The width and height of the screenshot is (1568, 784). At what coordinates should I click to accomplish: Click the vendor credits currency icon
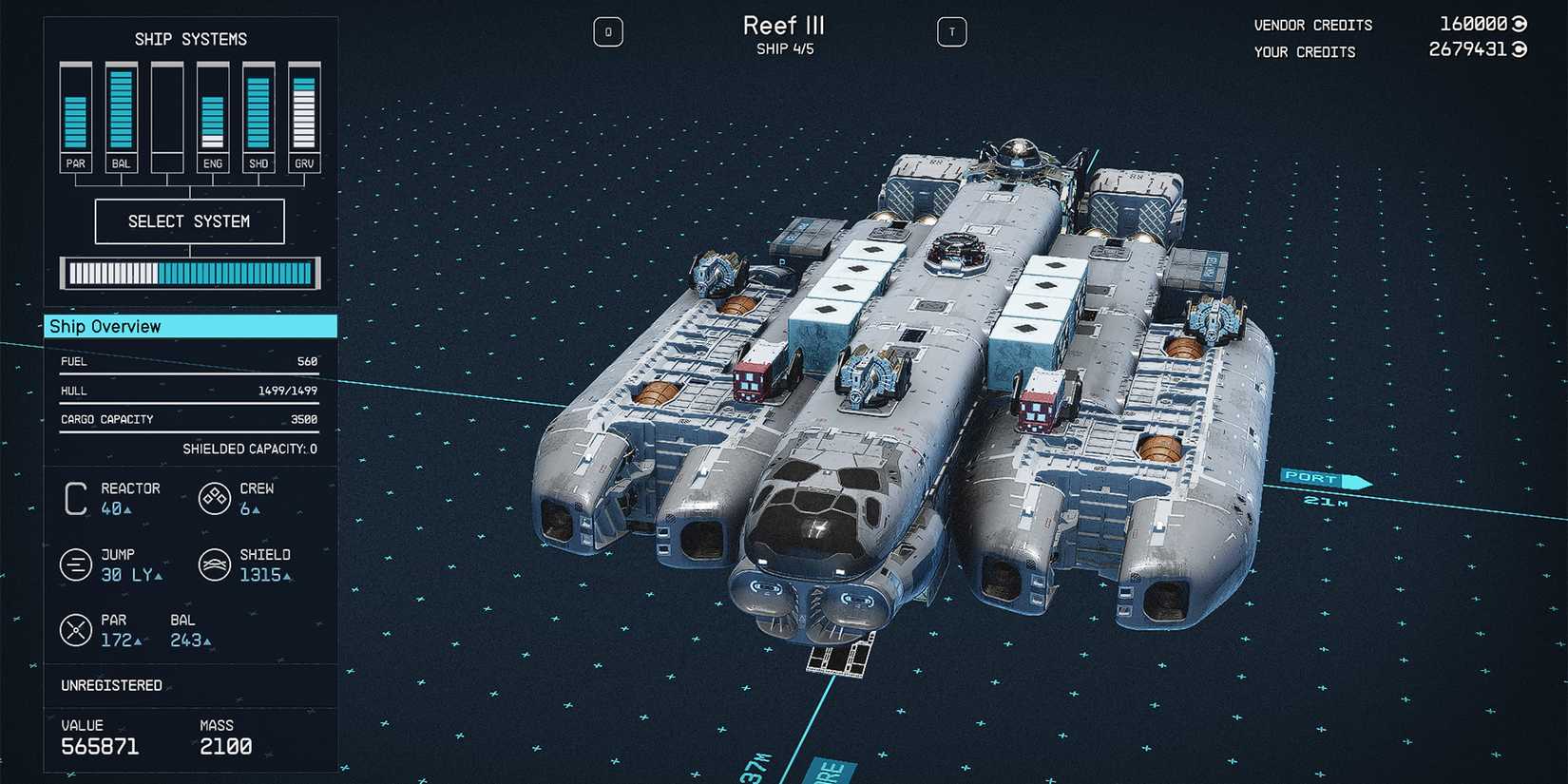click(1517, 24)
